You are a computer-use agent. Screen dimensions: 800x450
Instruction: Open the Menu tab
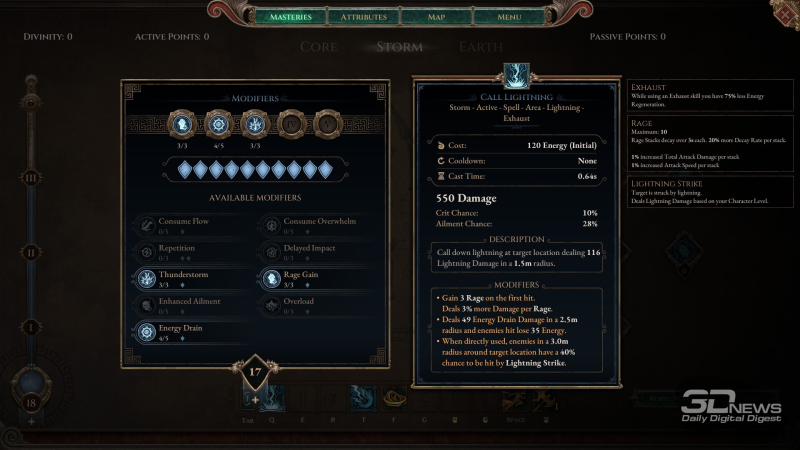[508, 17]
